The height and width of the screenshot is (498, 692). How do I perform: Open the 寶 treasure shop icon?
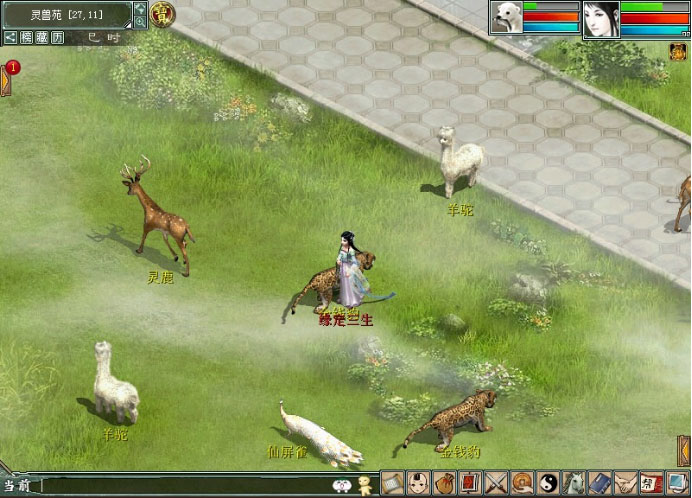(162, 14)
